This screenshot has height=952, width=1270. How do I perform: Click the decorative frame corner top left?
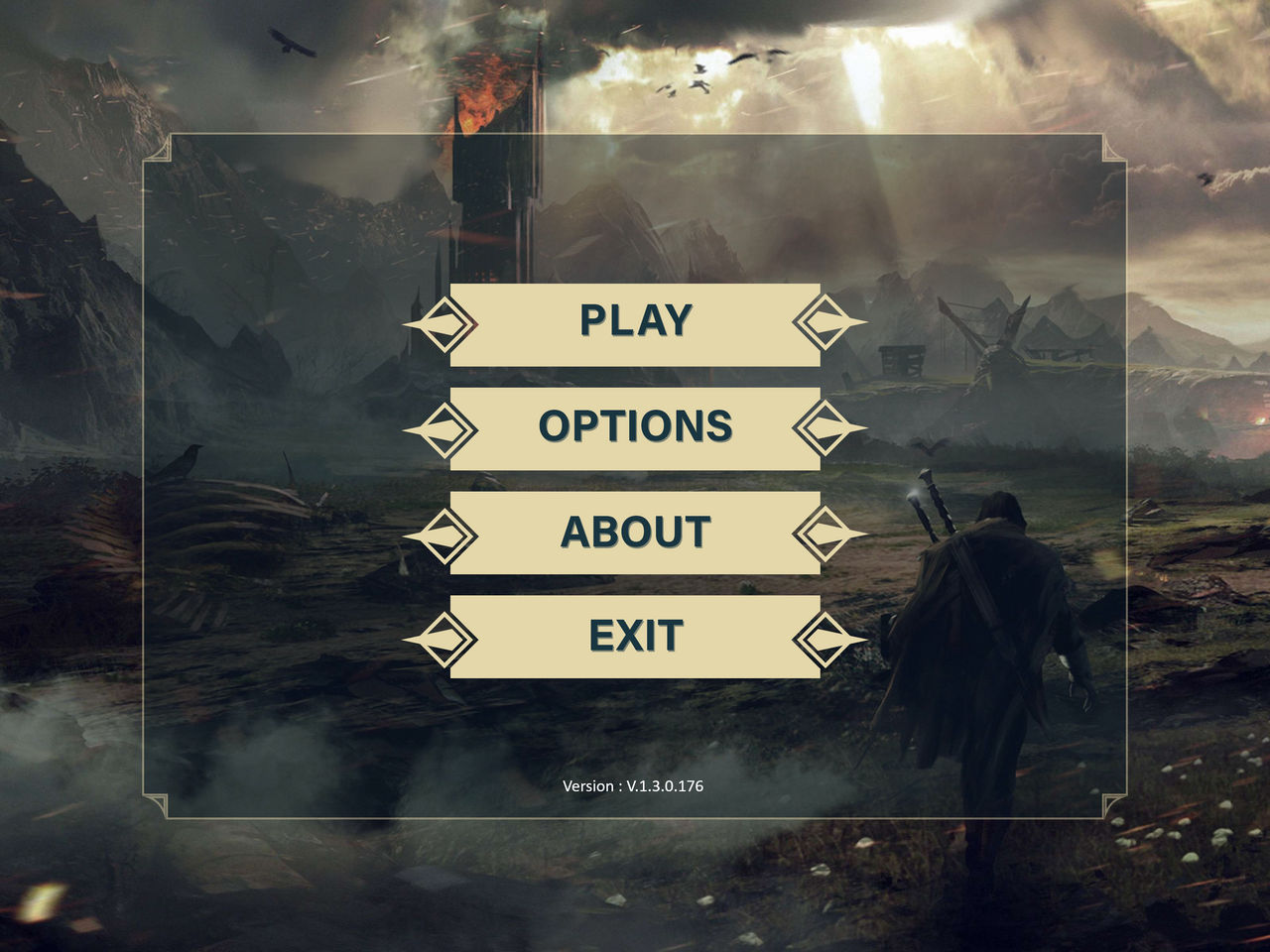click(x=159, y=144)
